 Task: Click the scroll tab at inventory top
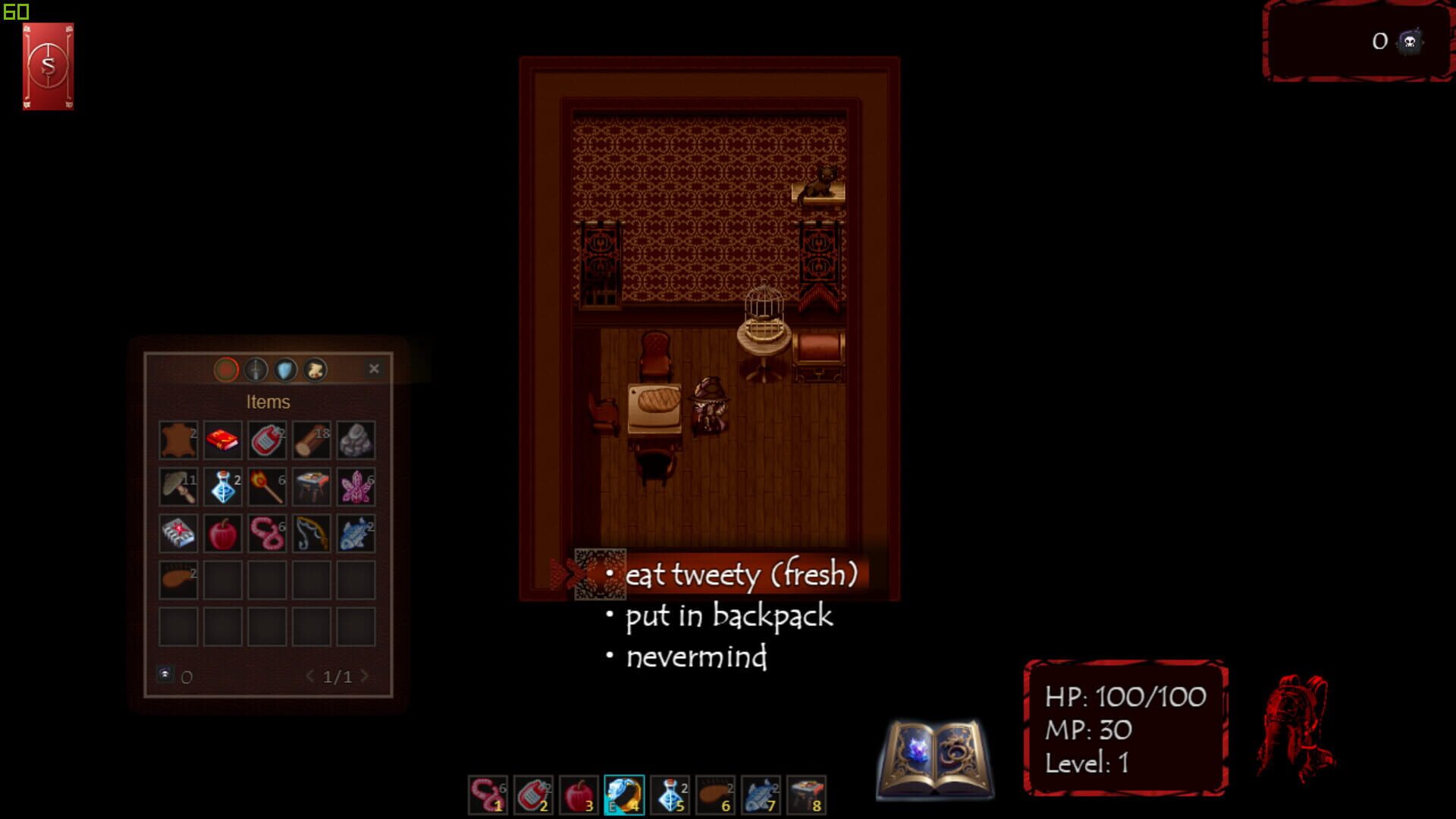click(x=315, y=369)
